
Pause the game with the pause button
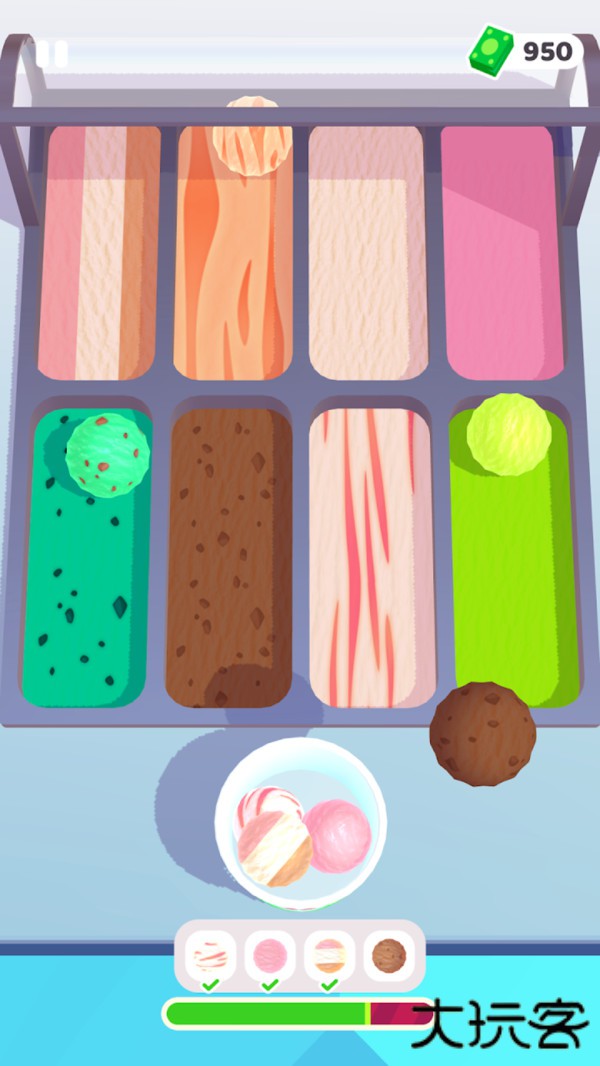pyautogui.click(x=52, y=53)
